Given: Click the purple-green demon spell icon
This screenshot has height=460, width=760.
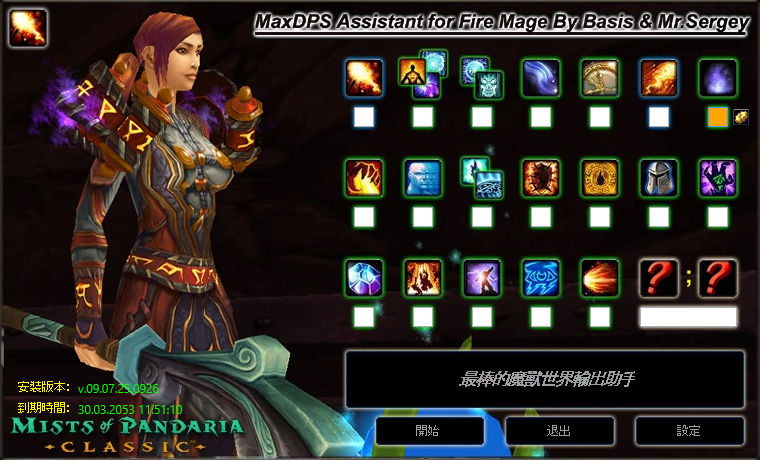Looking at the screenshot, I should pos(718,178).
